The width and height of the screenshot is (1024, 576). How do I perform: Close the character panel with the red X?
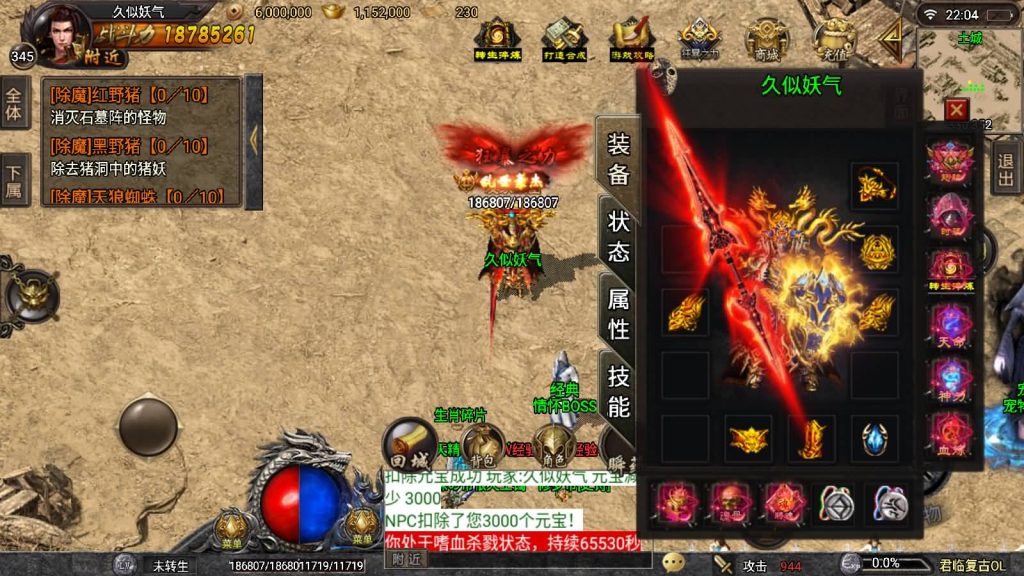pos(957,109)
